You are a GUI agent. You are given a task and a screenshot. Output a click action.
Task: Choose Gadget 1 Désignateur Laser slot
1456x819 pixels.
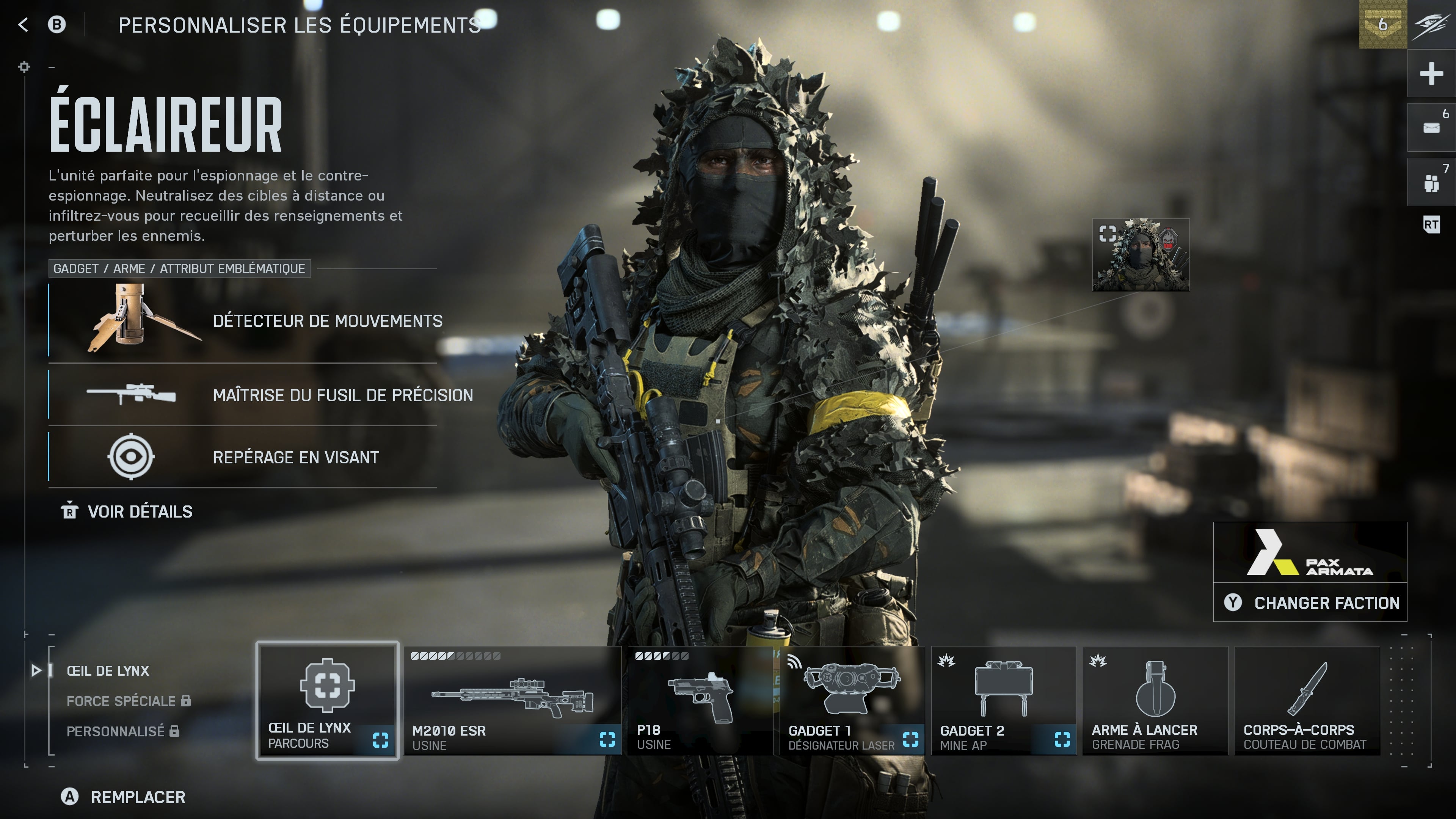point(852,700)
